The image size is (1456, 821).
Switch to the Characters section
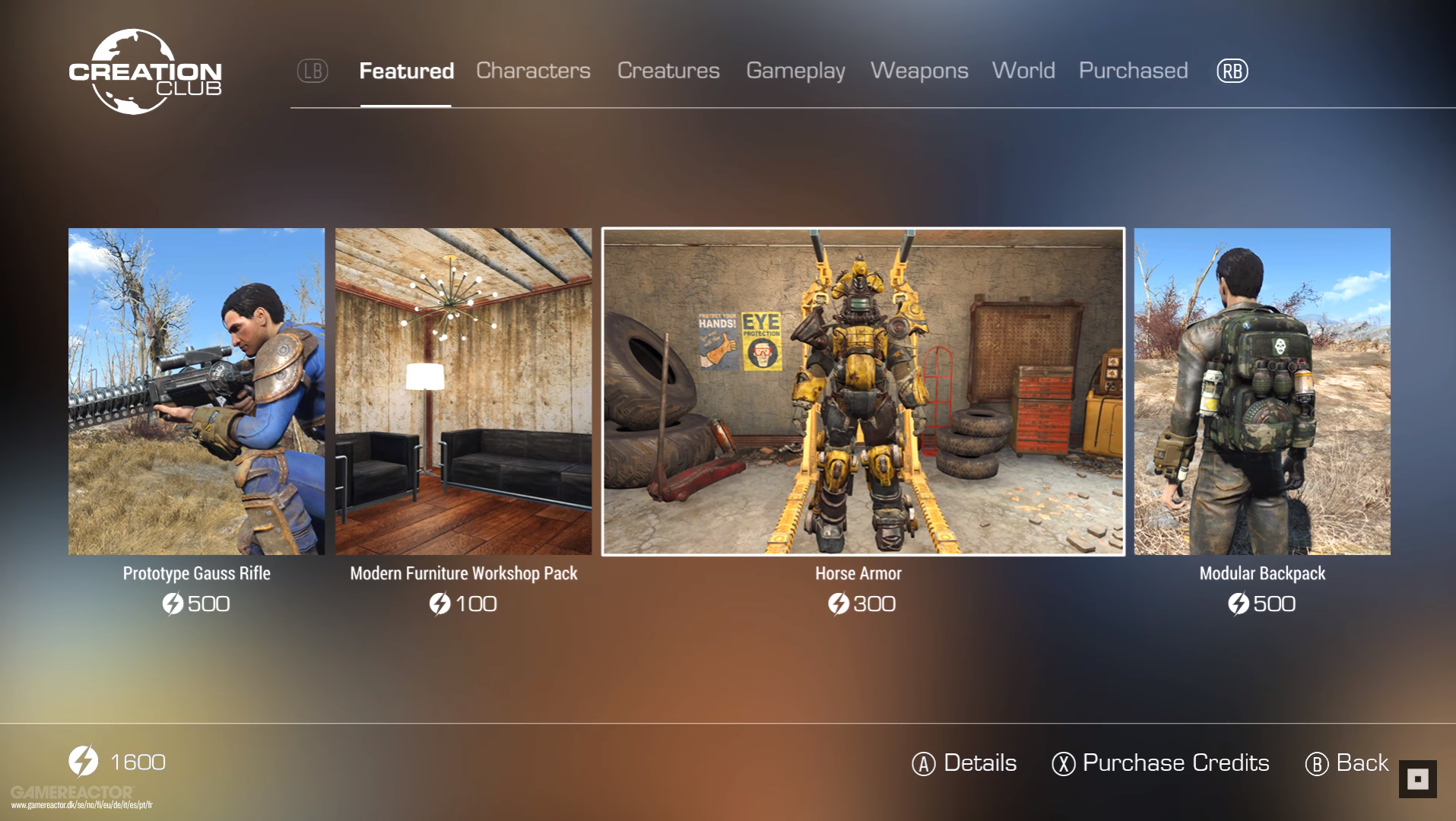[532, 71]
